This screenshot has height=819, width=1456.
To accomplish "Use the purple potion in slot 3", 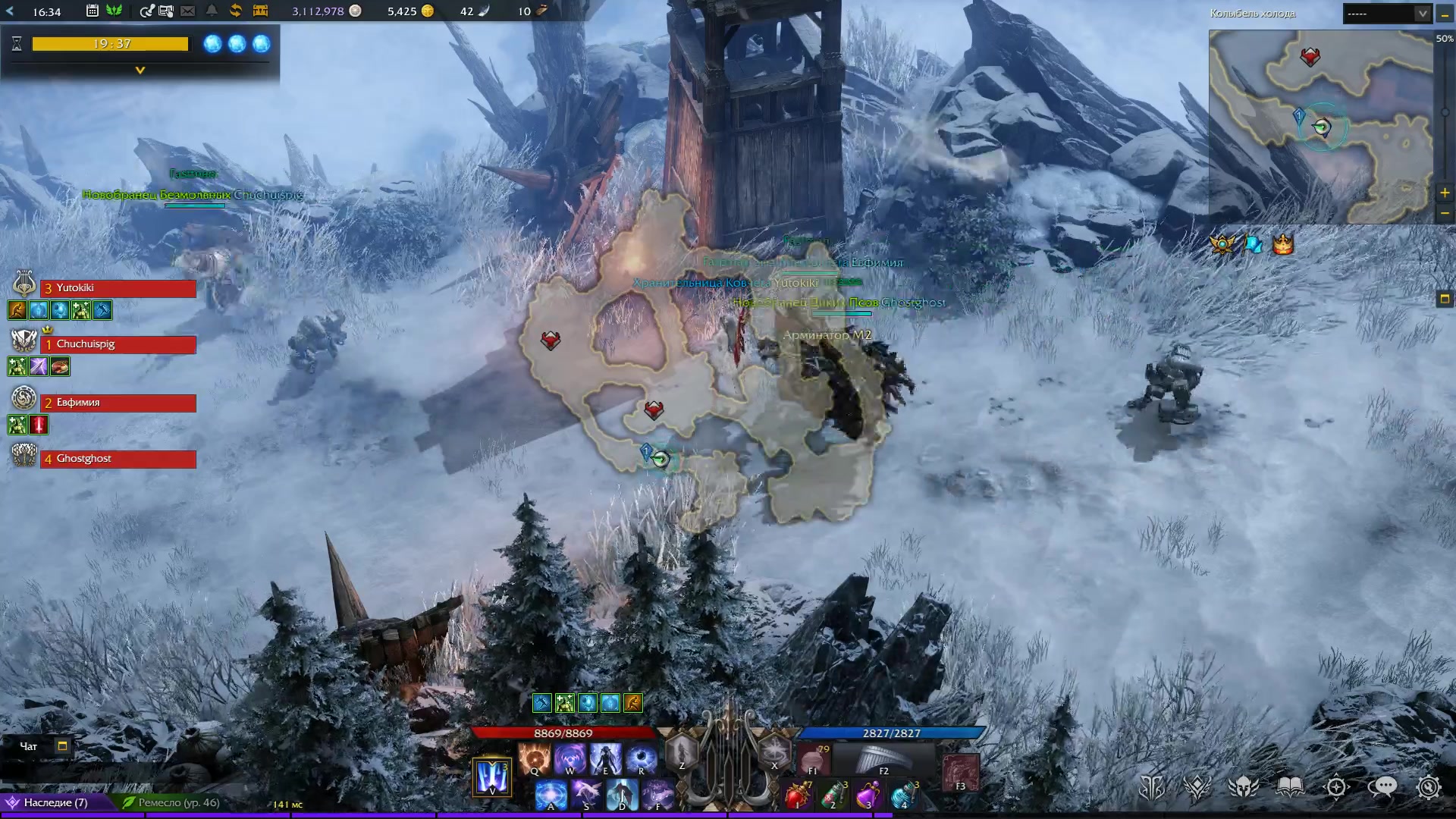I will click(x=868, y=795).
